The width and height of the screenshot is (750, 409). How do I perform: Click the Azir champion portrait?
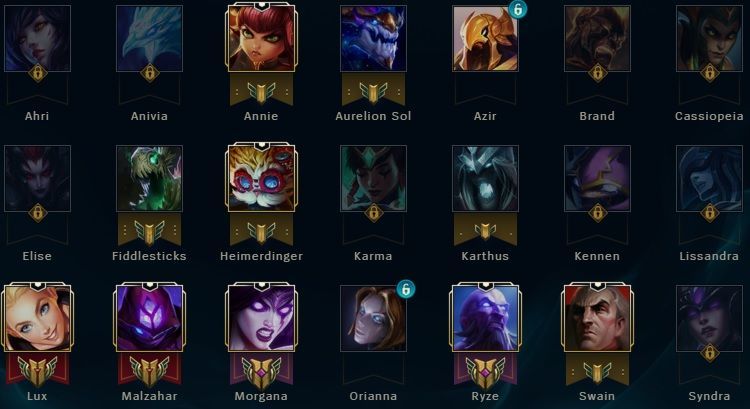[x=485, y=38]
